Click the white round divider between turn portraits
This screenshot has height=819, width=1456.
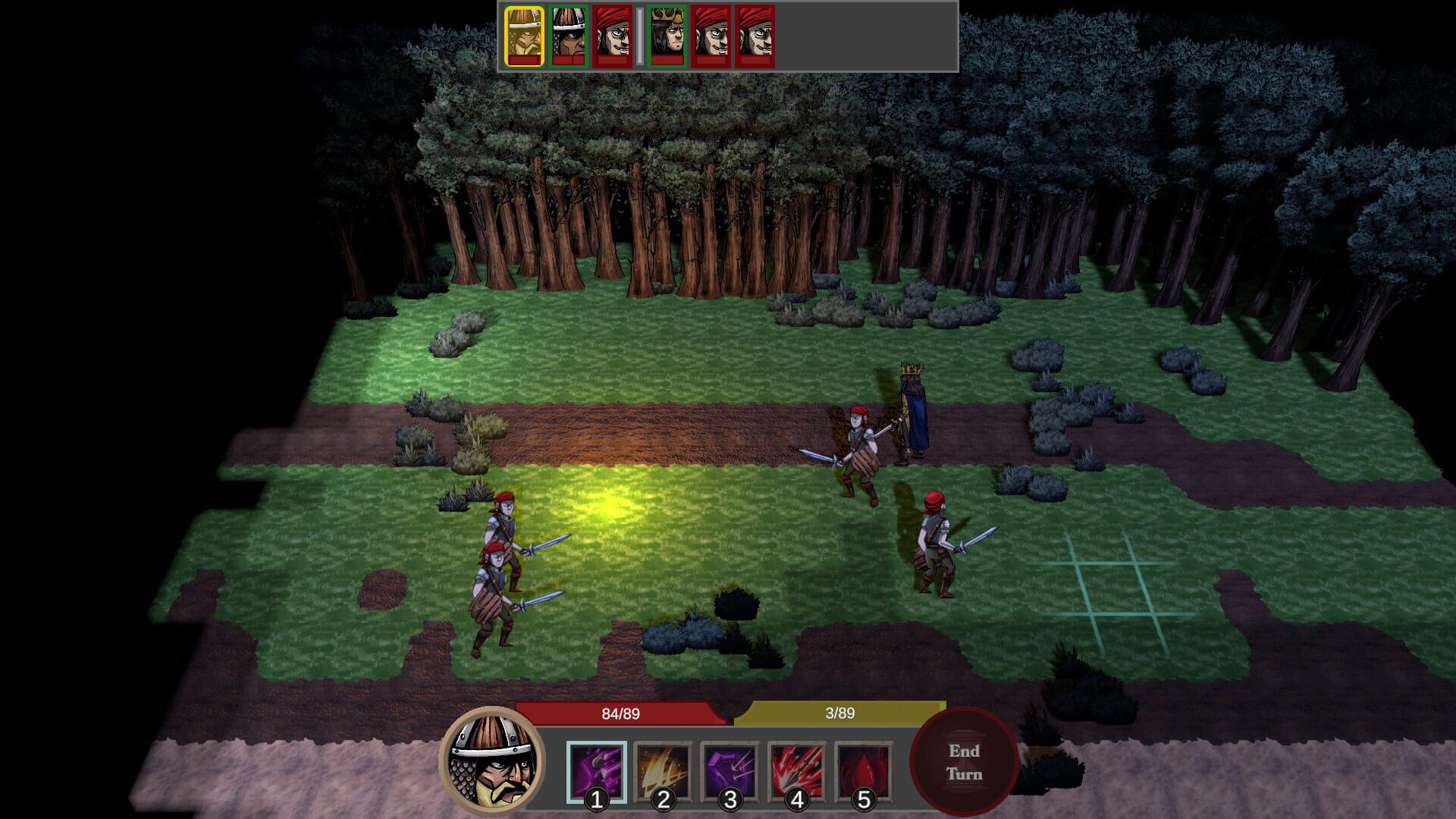(x=640, y=36)
